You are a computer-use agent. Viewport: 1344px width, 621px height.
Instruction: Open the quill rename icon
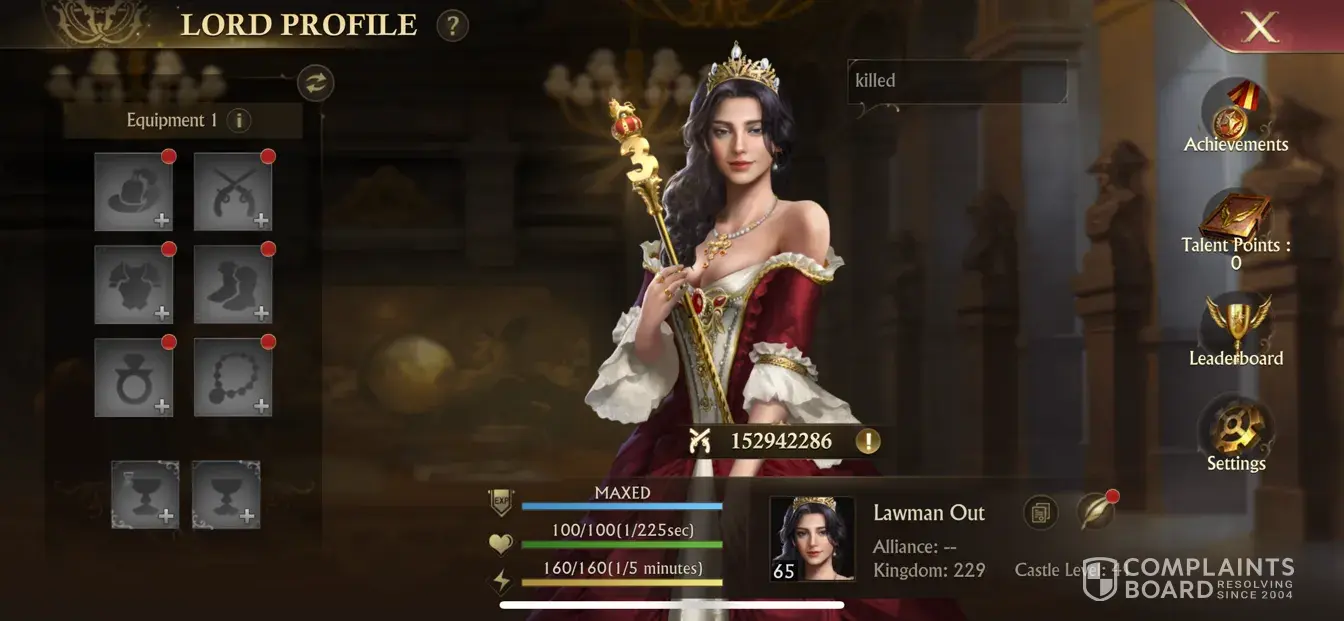click(1095, 513)
